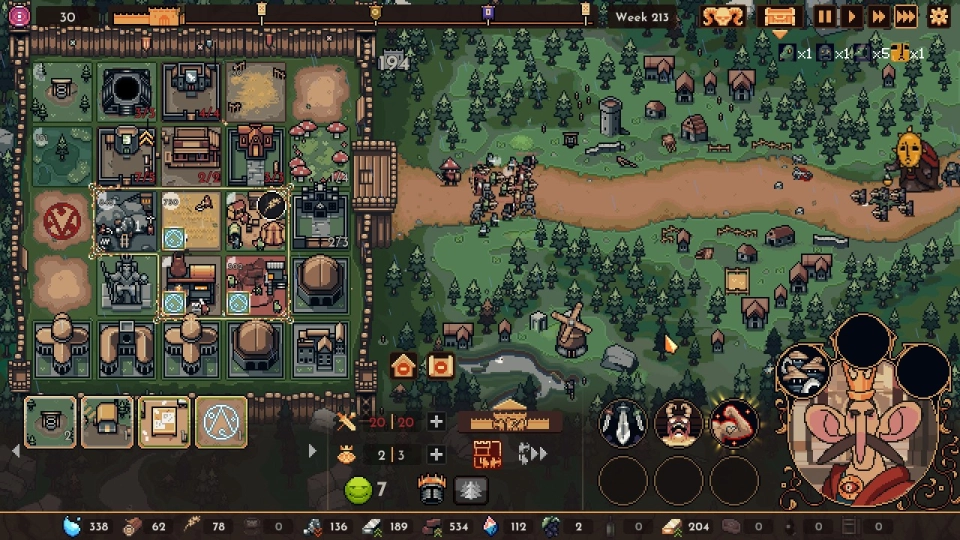This screenshot has height=540, width=960.
Task: Click the red castle banner button
Action: [485, 455]
